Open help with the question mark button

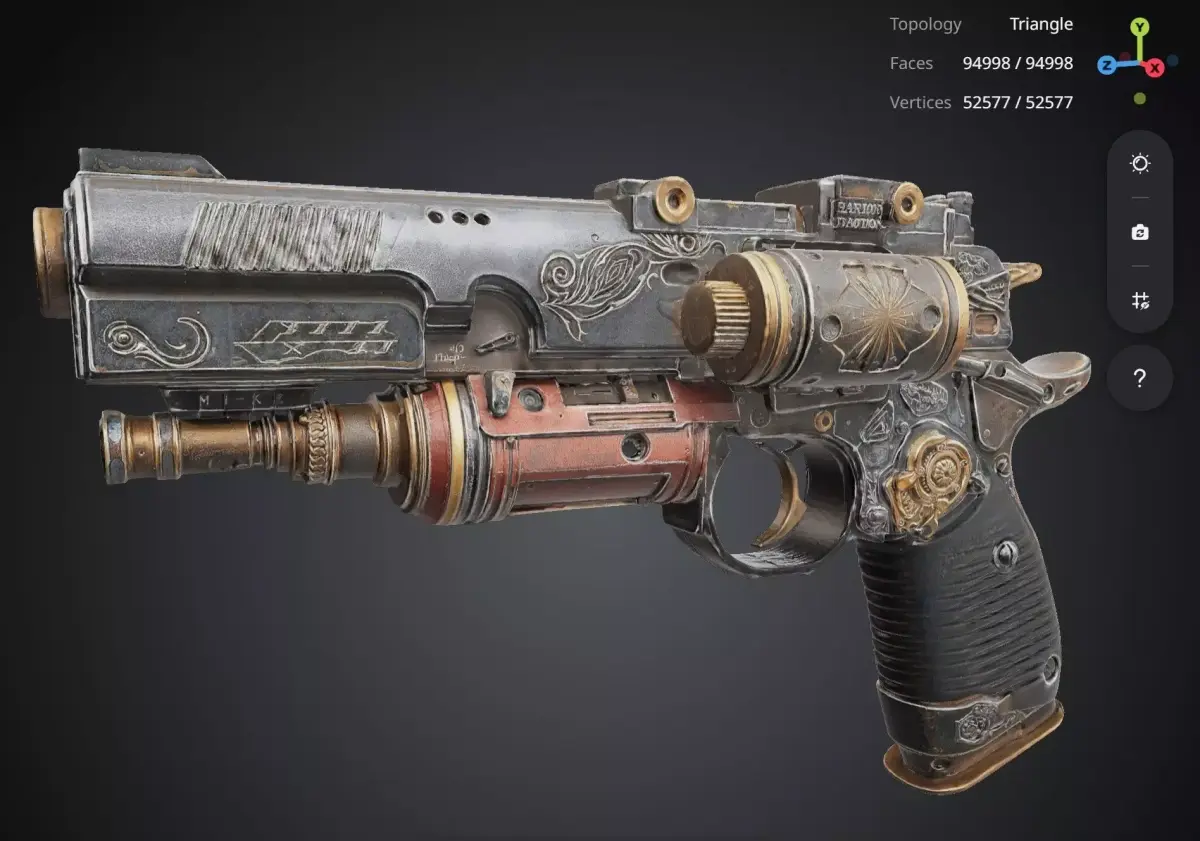pos(1140,379)
